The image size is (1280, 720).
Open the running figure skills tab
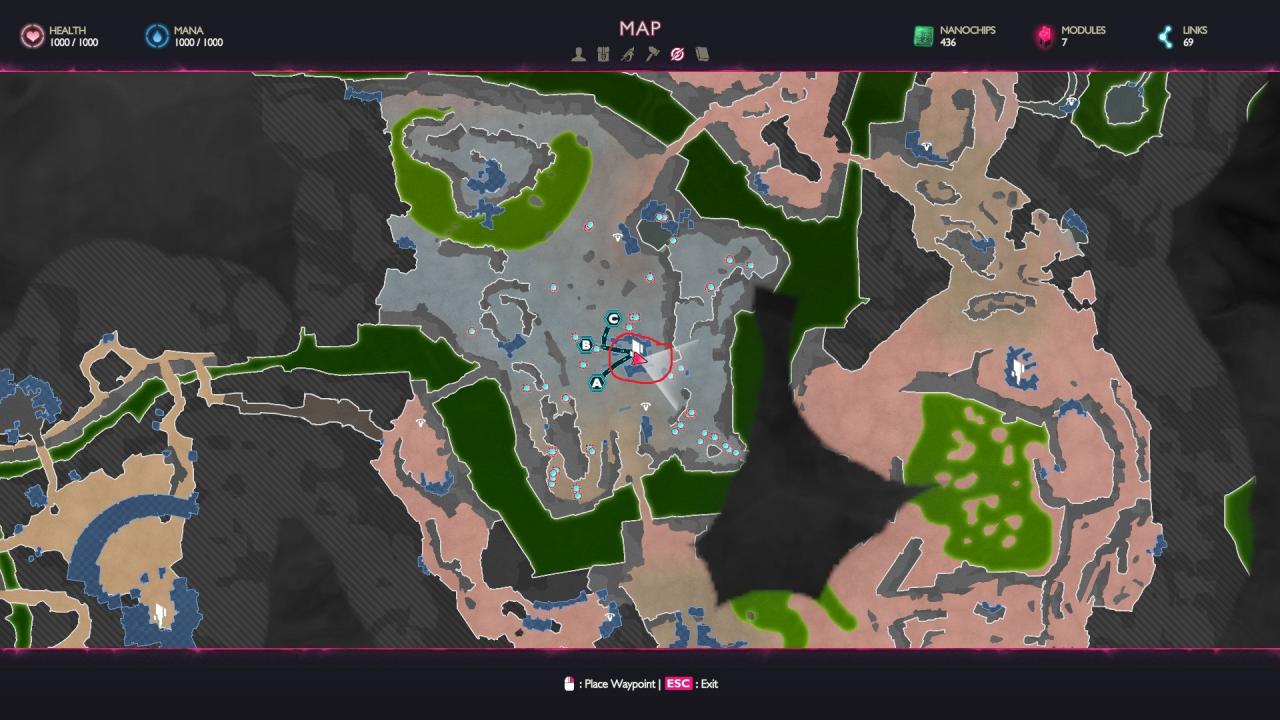pos(627,54)
